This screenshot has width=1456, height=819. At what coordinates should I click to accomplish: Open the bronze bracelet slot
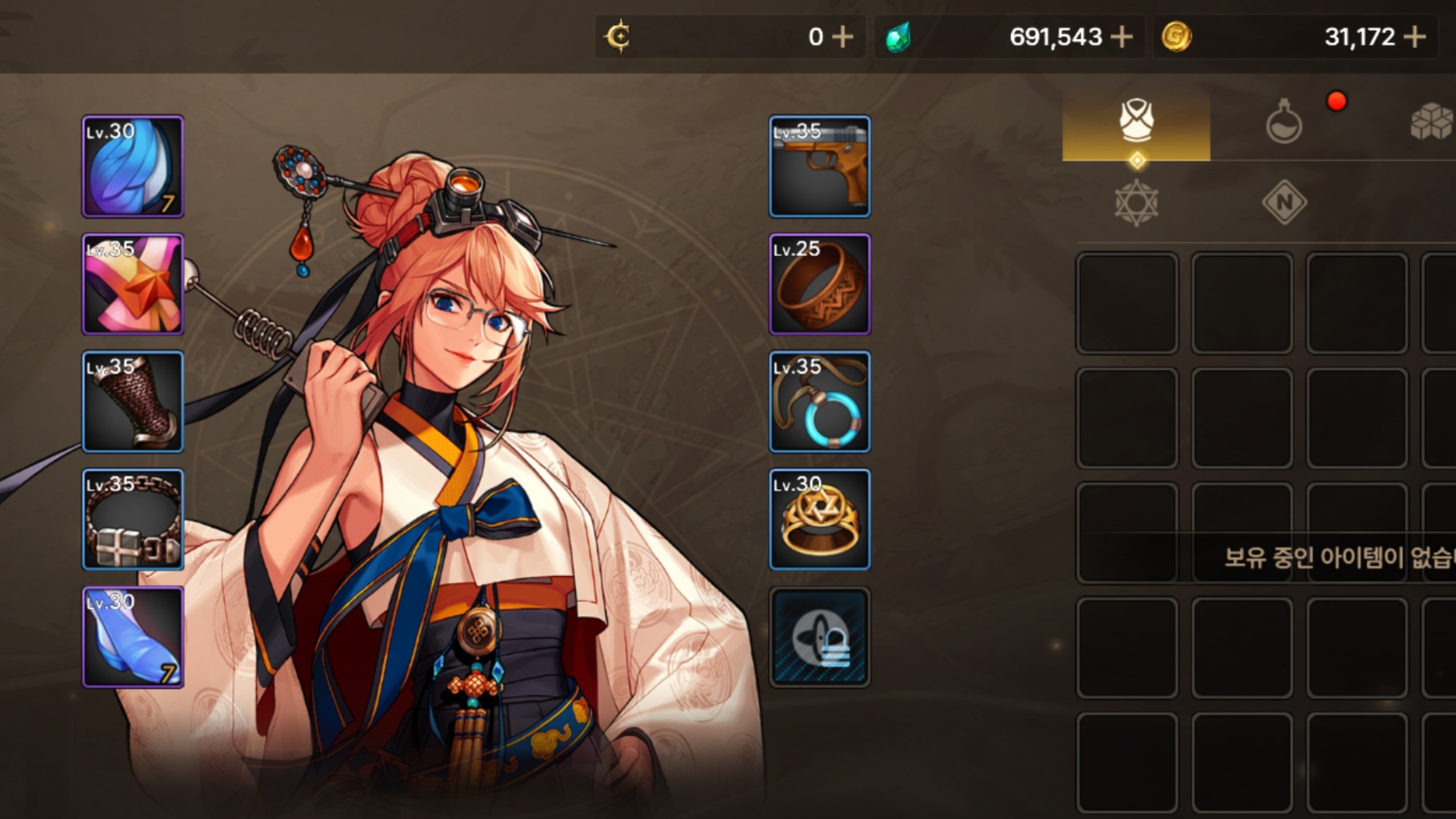click(820, 284)
